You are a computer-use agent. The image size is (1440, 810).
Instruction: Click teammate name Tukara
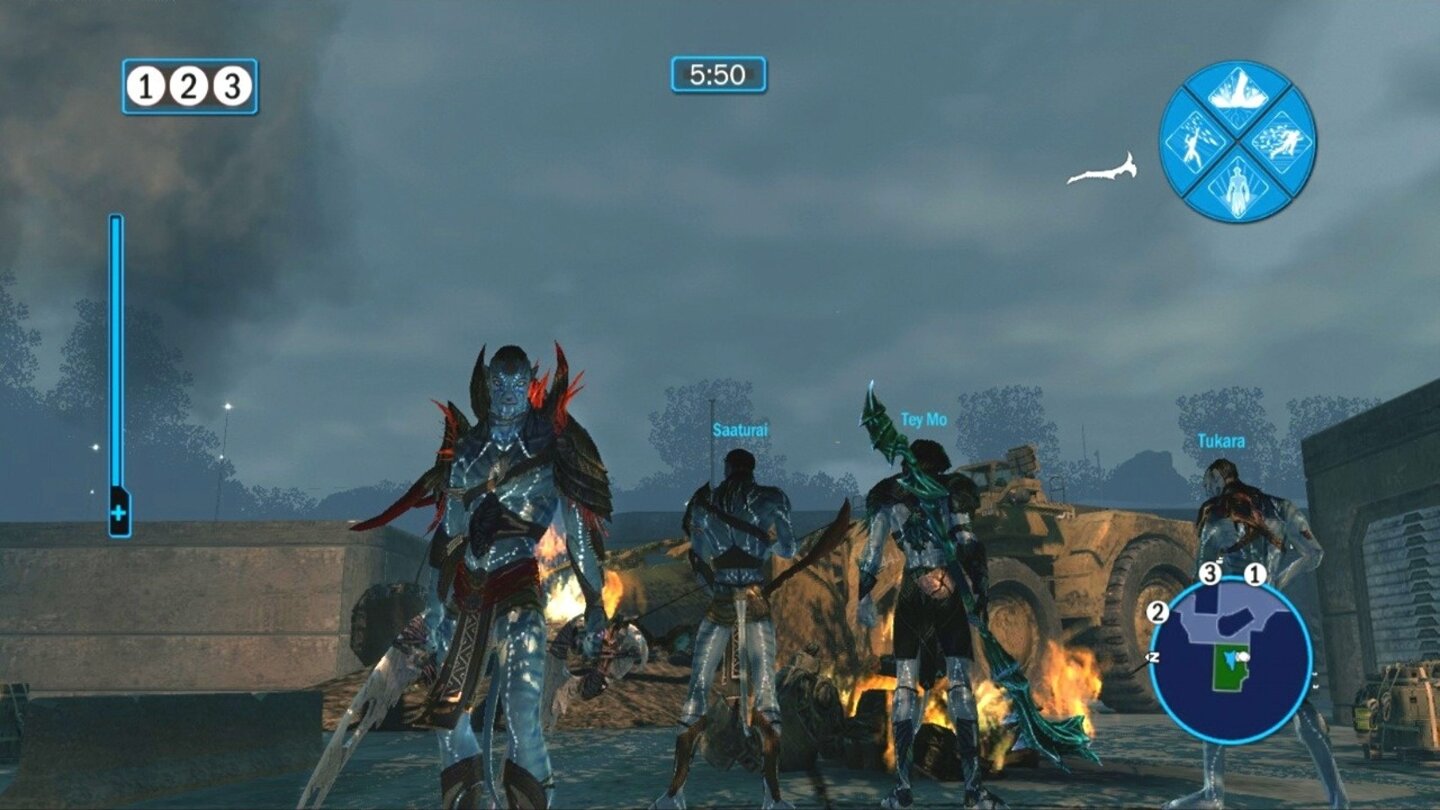1220,440
